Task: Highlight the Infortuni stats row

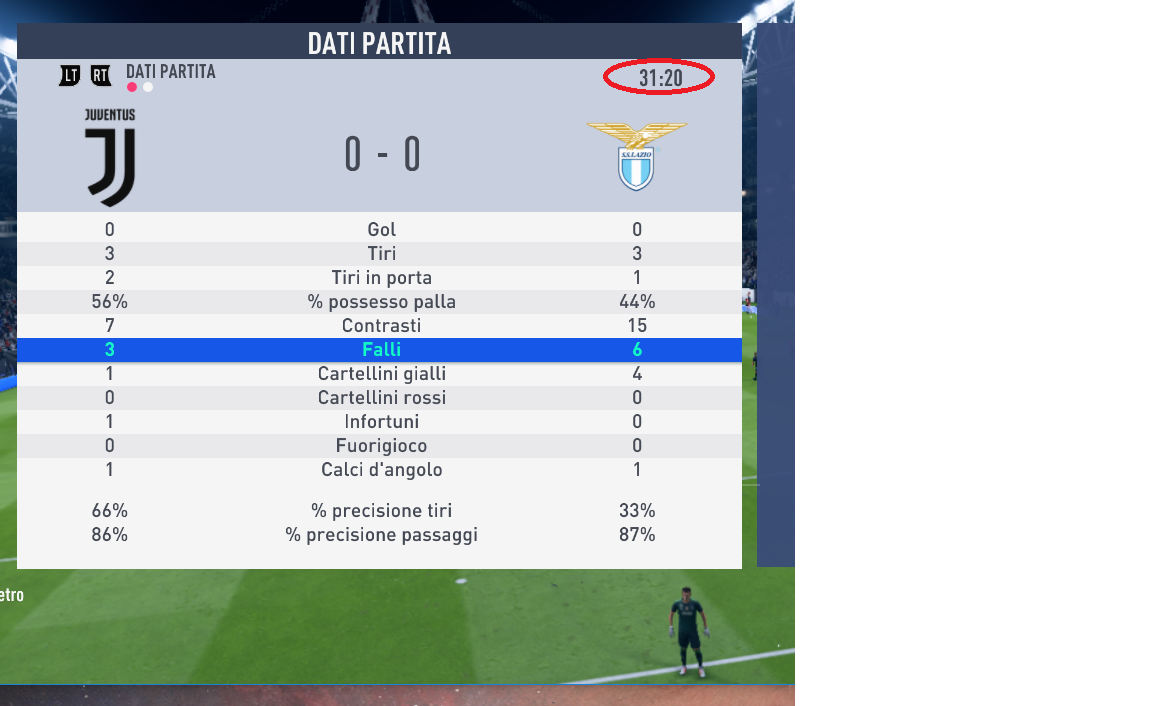Action: (x=381, y=422)
